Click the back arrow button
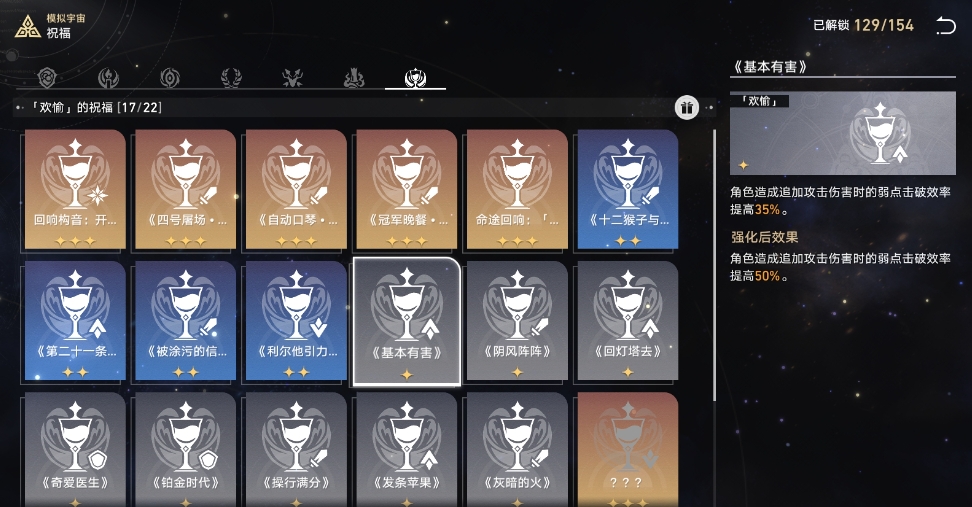The height and width of the screenshot is (507, 972). 945,26
